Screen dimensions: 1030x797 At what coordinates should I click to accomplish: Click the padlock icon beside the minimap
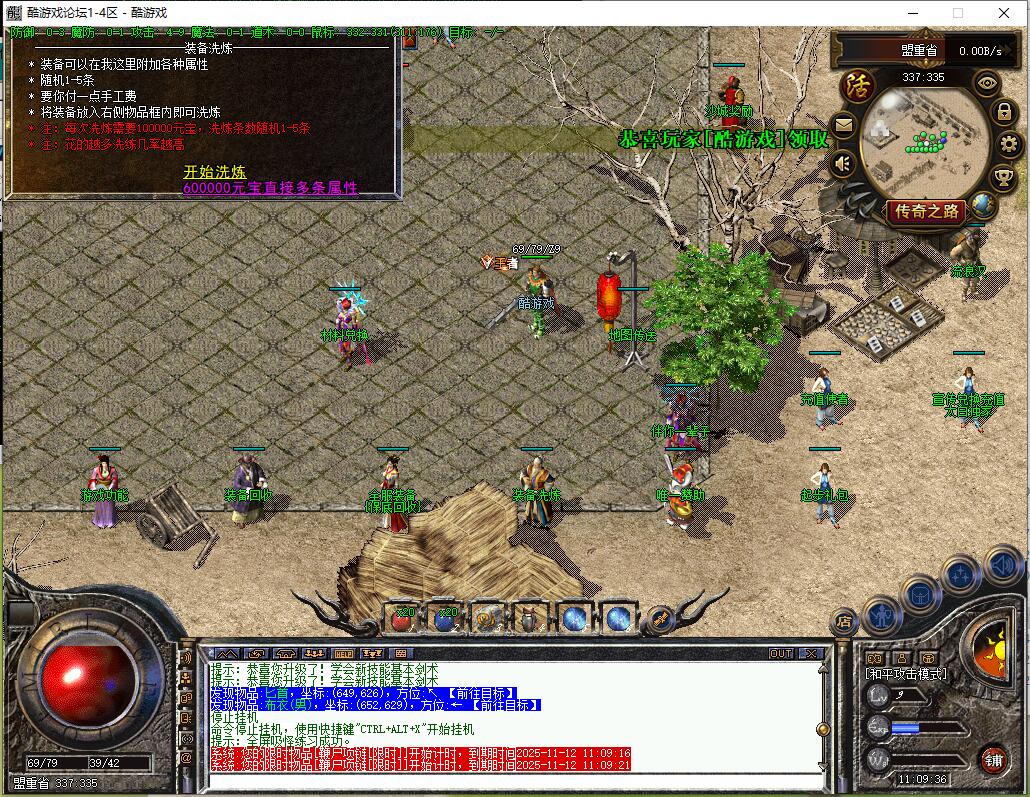[x=1005, y=112]
